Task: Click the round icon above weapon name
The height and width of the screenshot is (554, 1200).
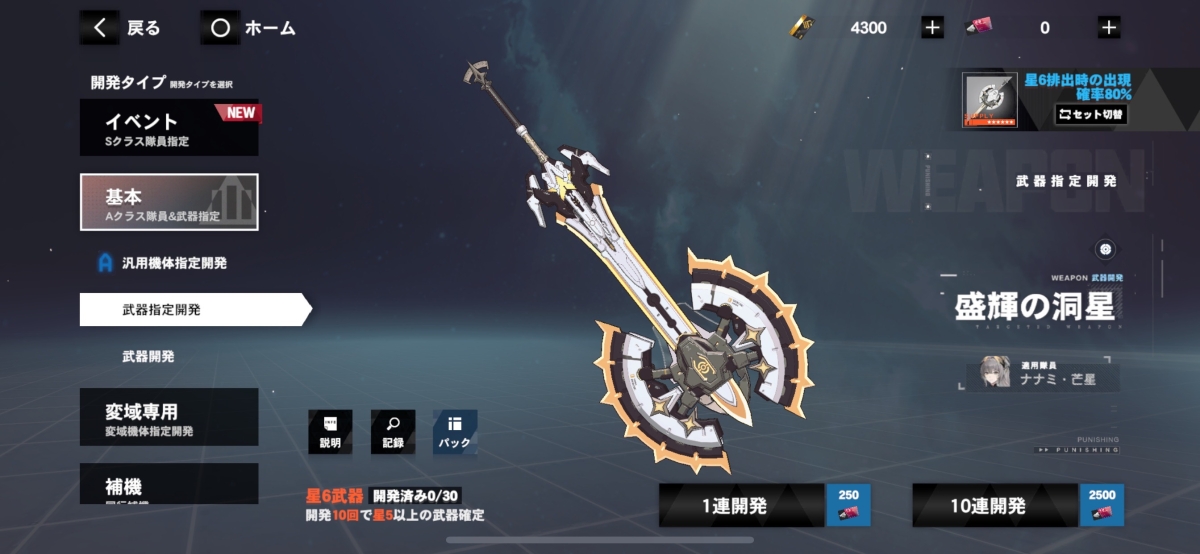Action: click(1105, 249)
